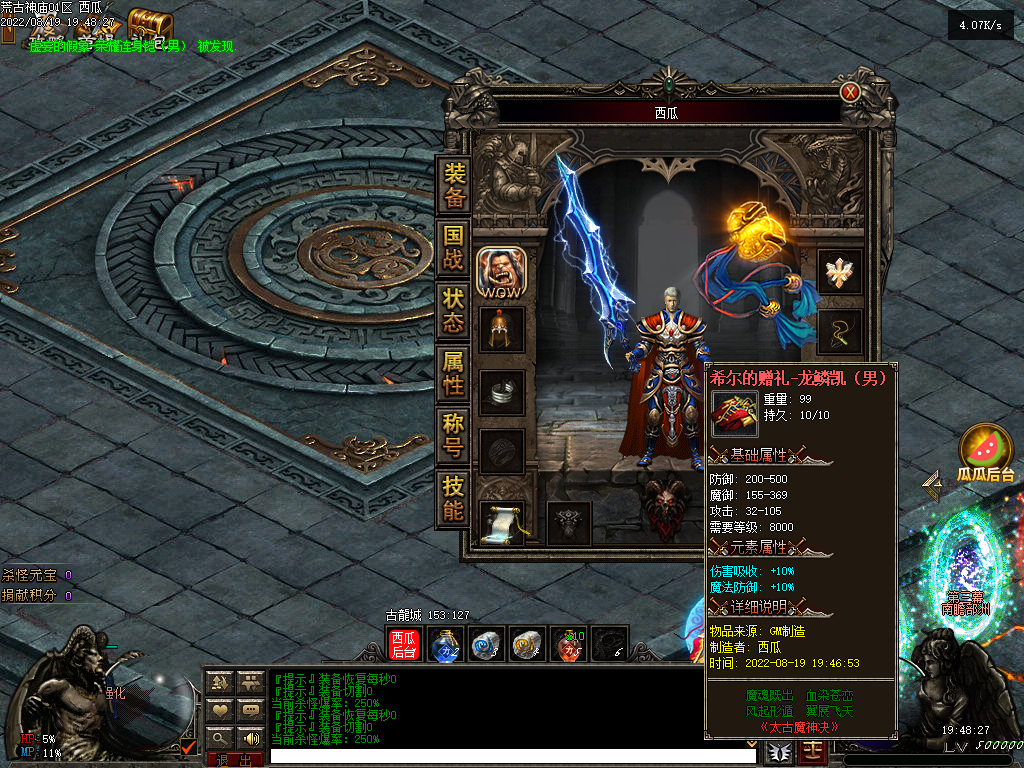Show the 属性 attributes tab
The image size is (1024, 768).
coord(454,373)
